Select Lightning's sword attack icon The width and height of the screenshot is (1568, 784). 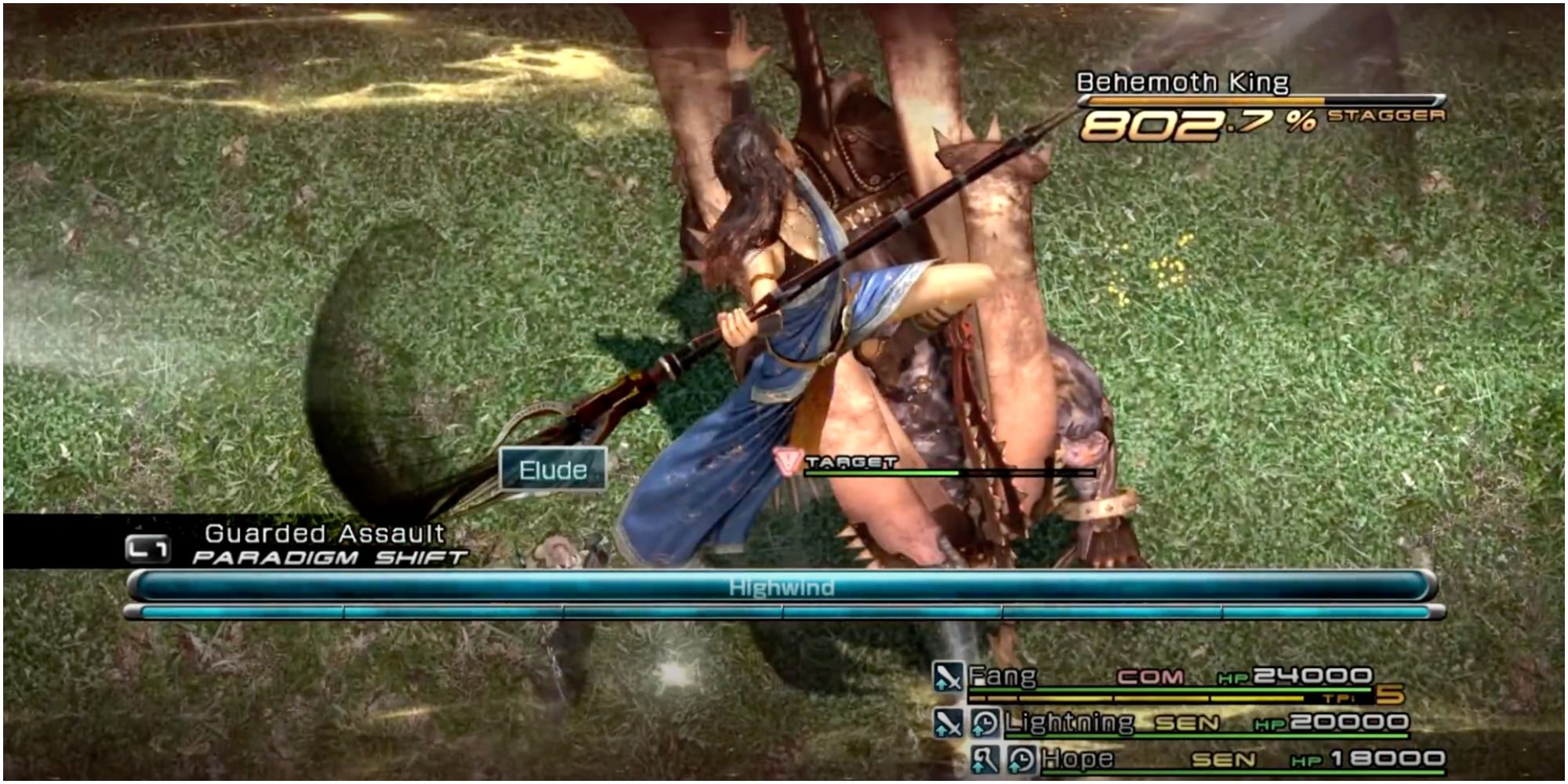pyautogui.click(x=949, y=723)
